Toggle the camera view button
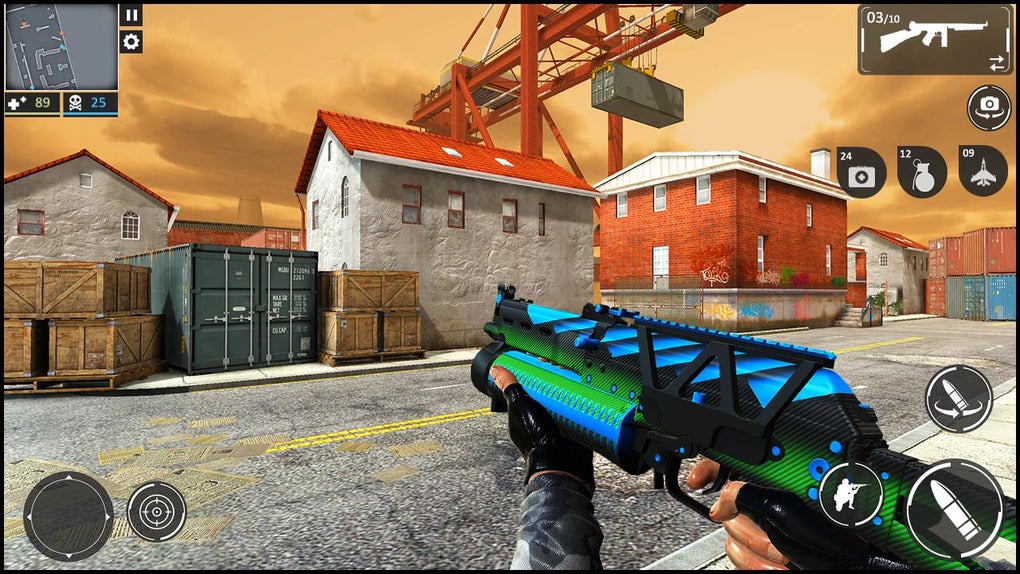This screenshot has width=1020, height=574. (988, 107)
